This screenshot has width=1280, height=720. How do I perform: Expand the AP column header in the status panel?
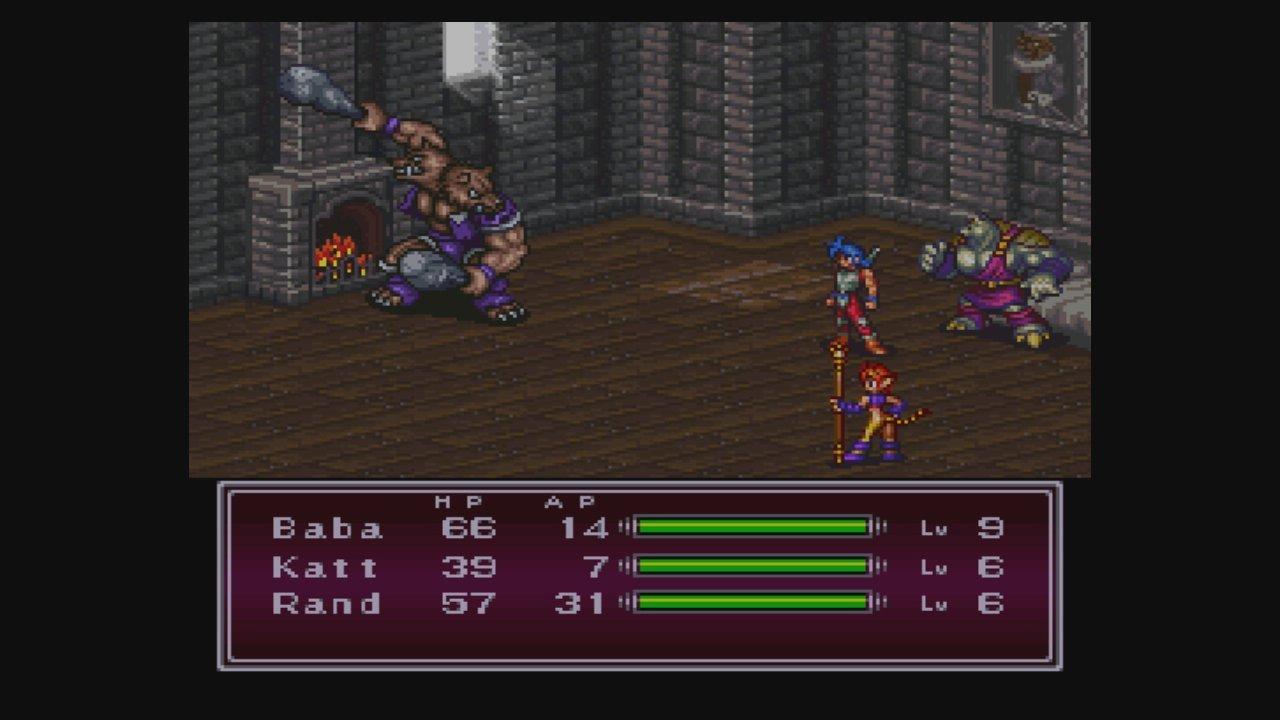coord(572,500)
